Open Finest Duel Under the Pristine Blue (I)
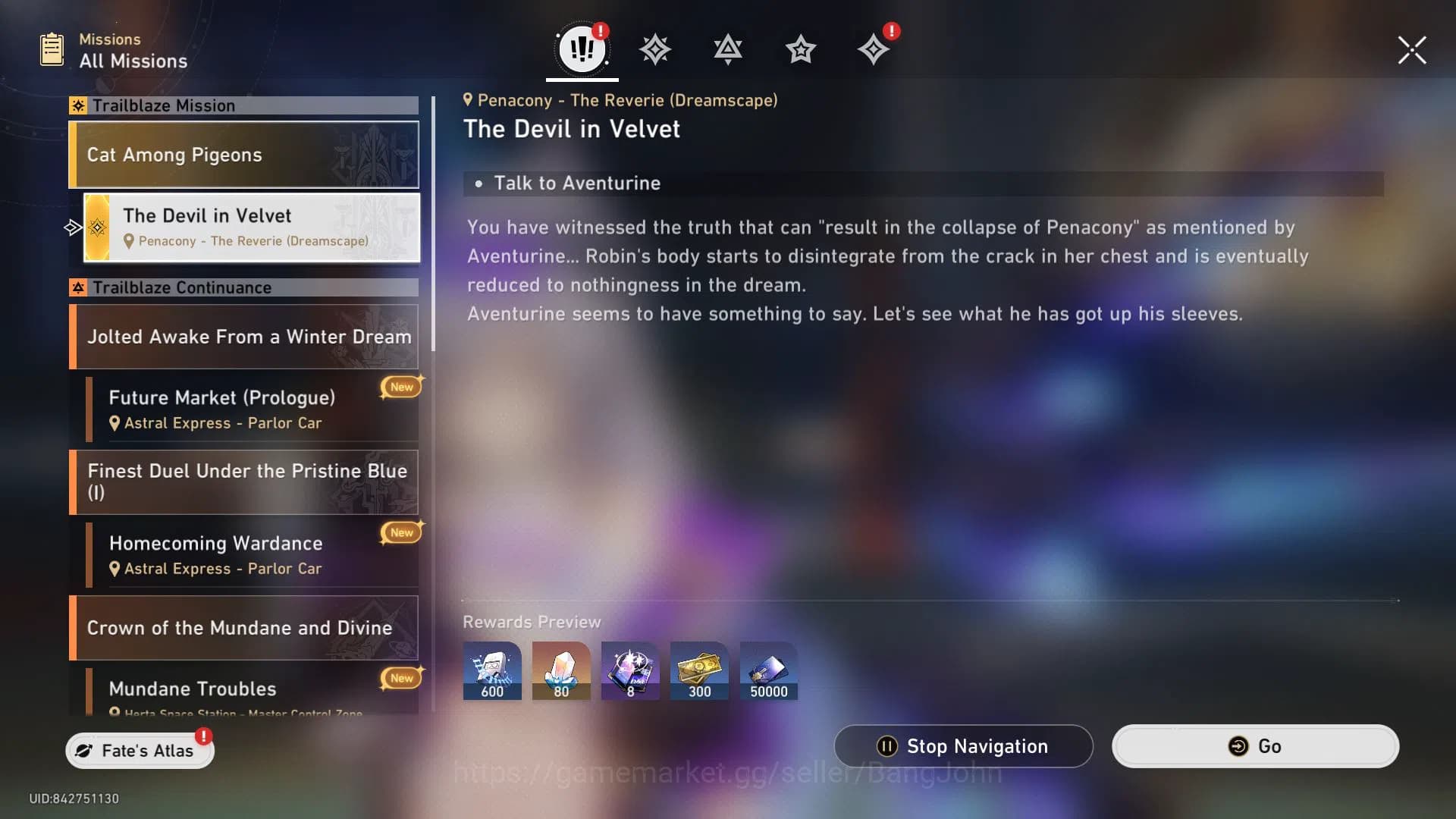 [x=243, y=482]
